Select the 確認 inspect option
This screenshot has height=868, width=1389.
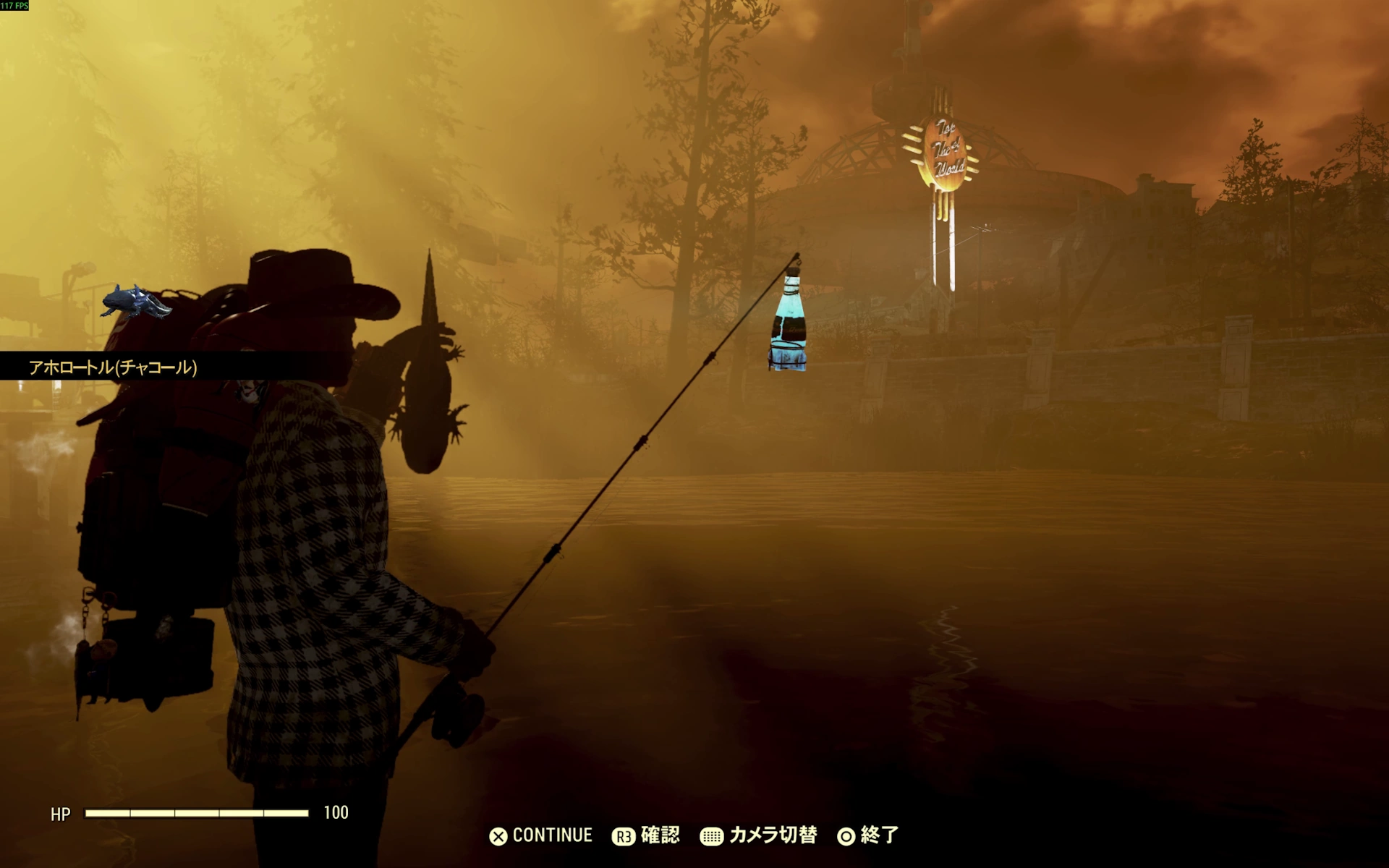click(646, 835)
